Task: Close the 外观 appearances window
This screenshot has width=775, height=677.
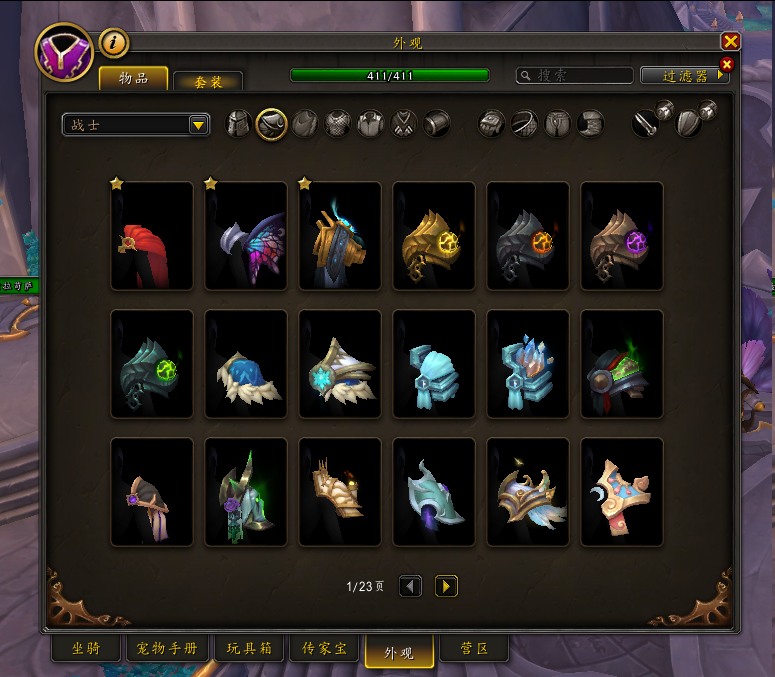Action: pyautogui.click(x=731, y=41)
